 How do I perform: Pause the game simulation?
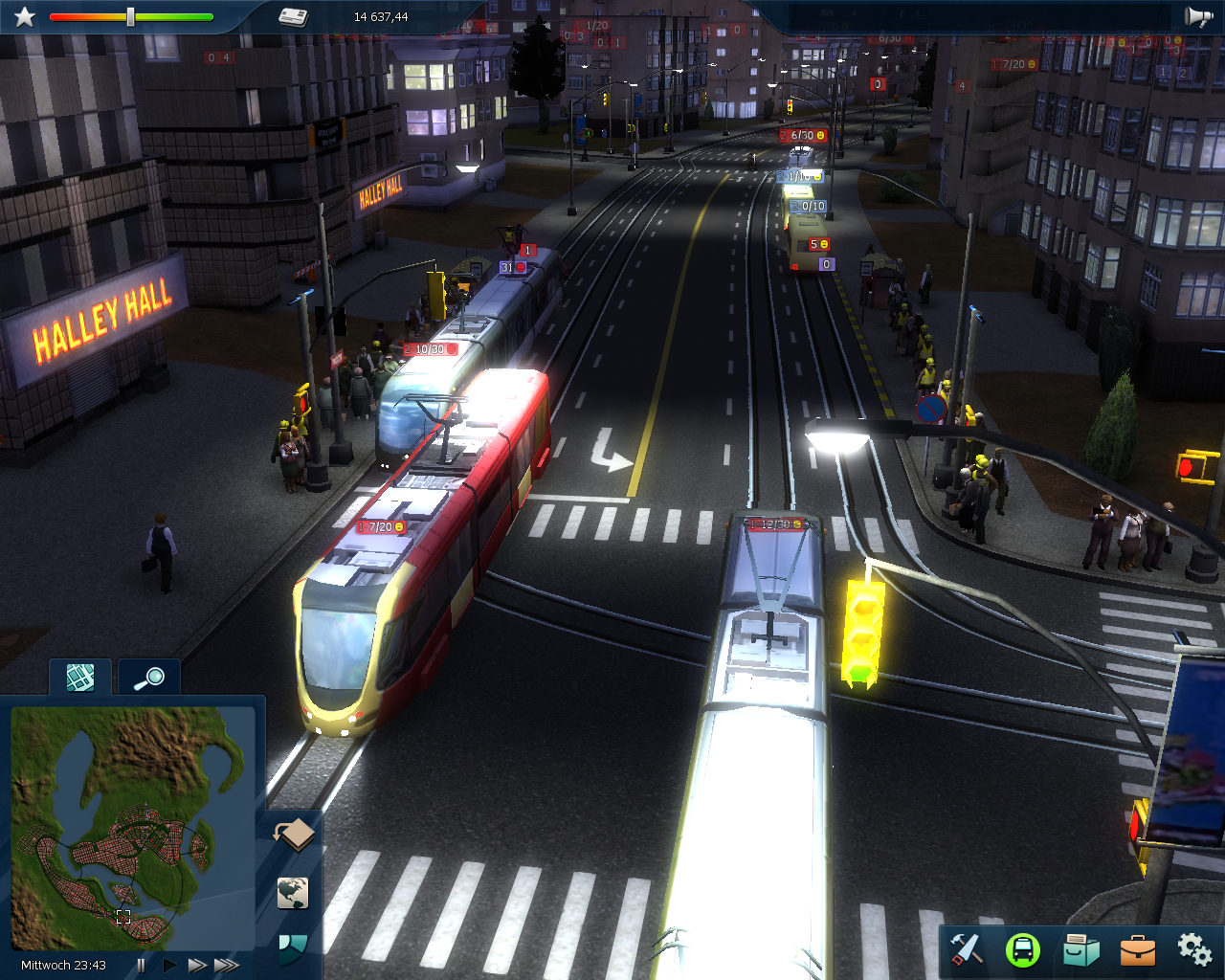coord(142,965)
